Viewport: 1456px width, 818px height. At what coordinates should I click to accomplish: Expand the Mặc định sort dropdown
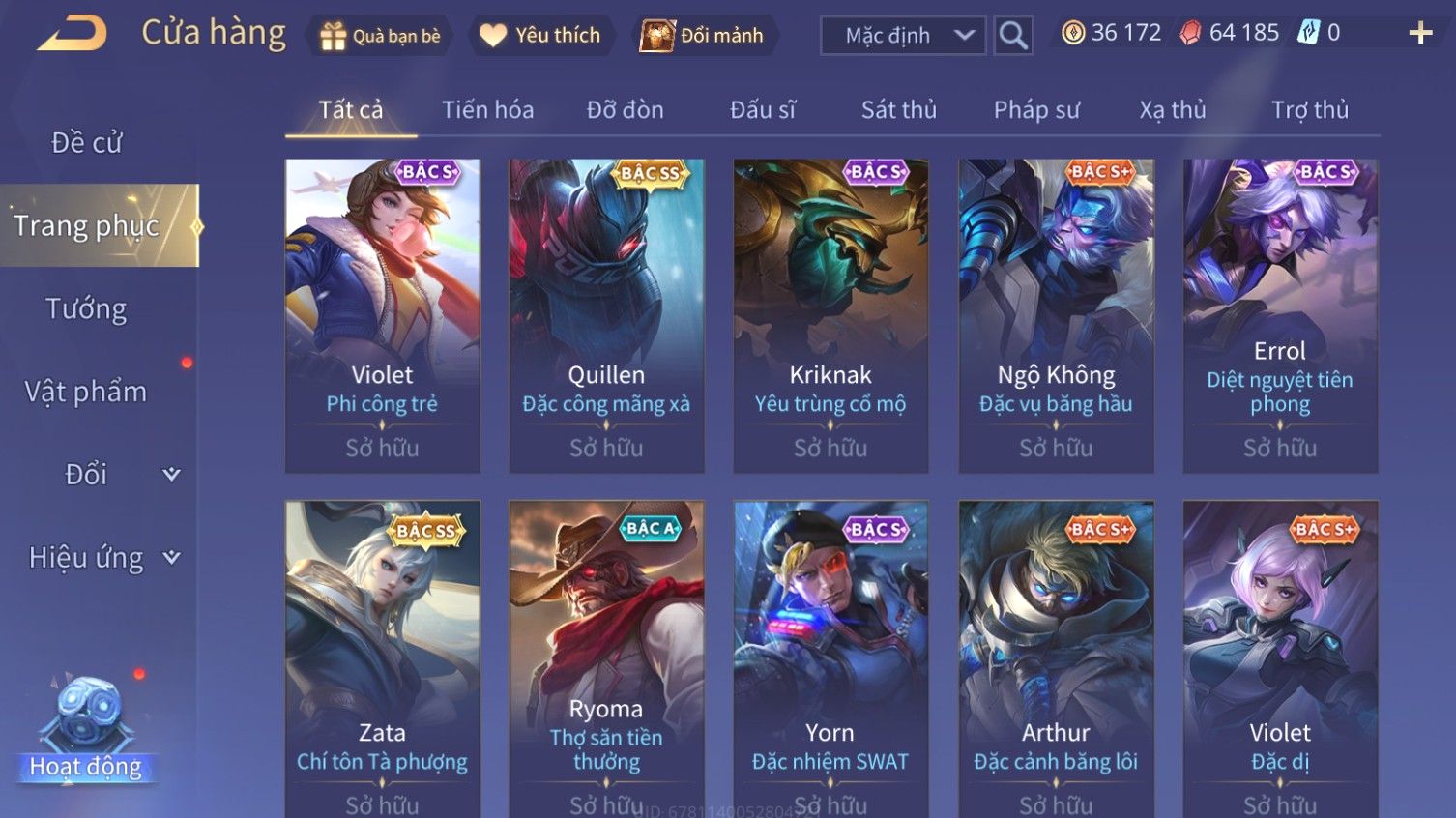[903, 36]
